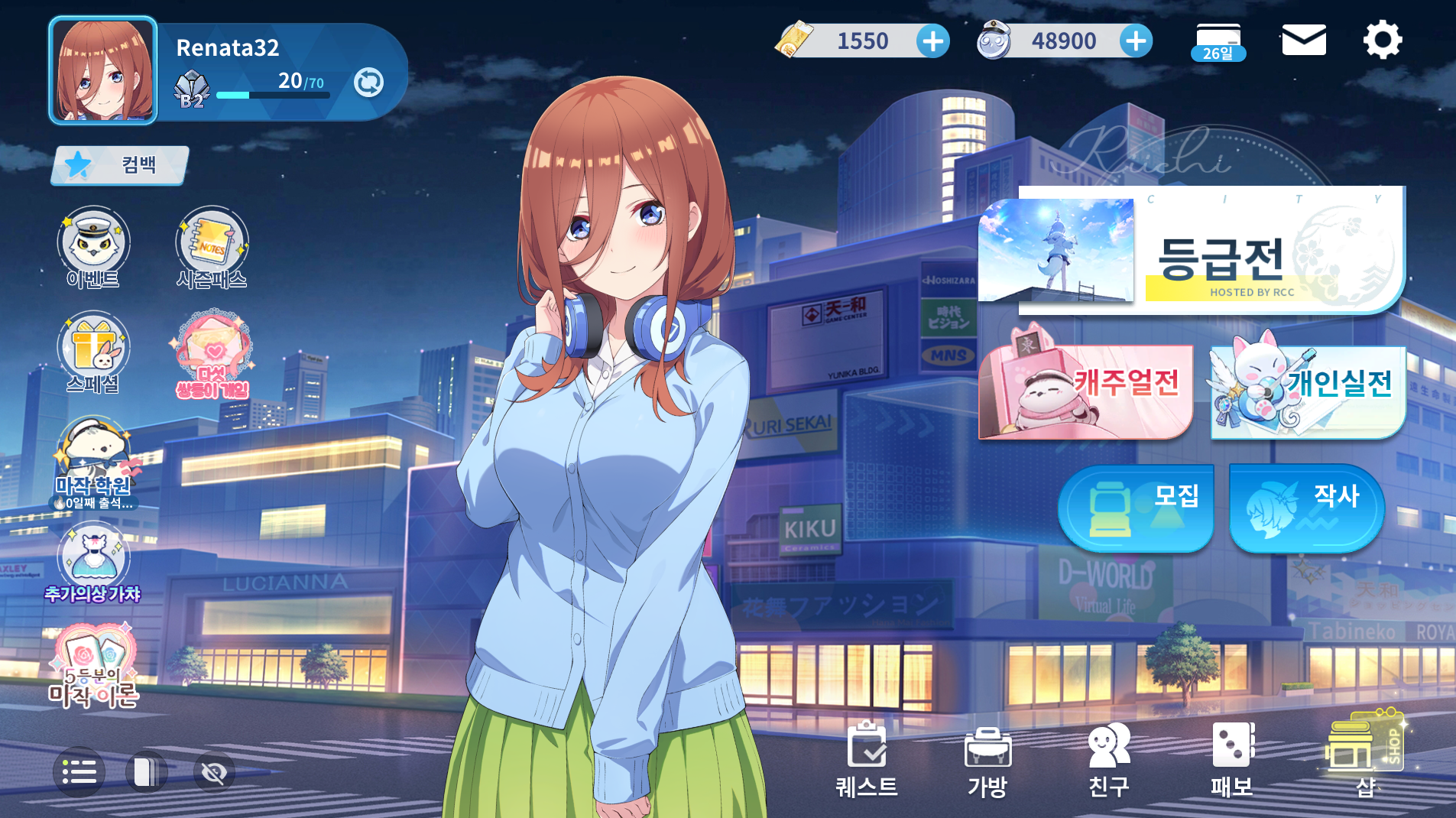Viewport: 1456px width, 818px height.
Task: Hide the interface with the eye icon
Action: 214,772
